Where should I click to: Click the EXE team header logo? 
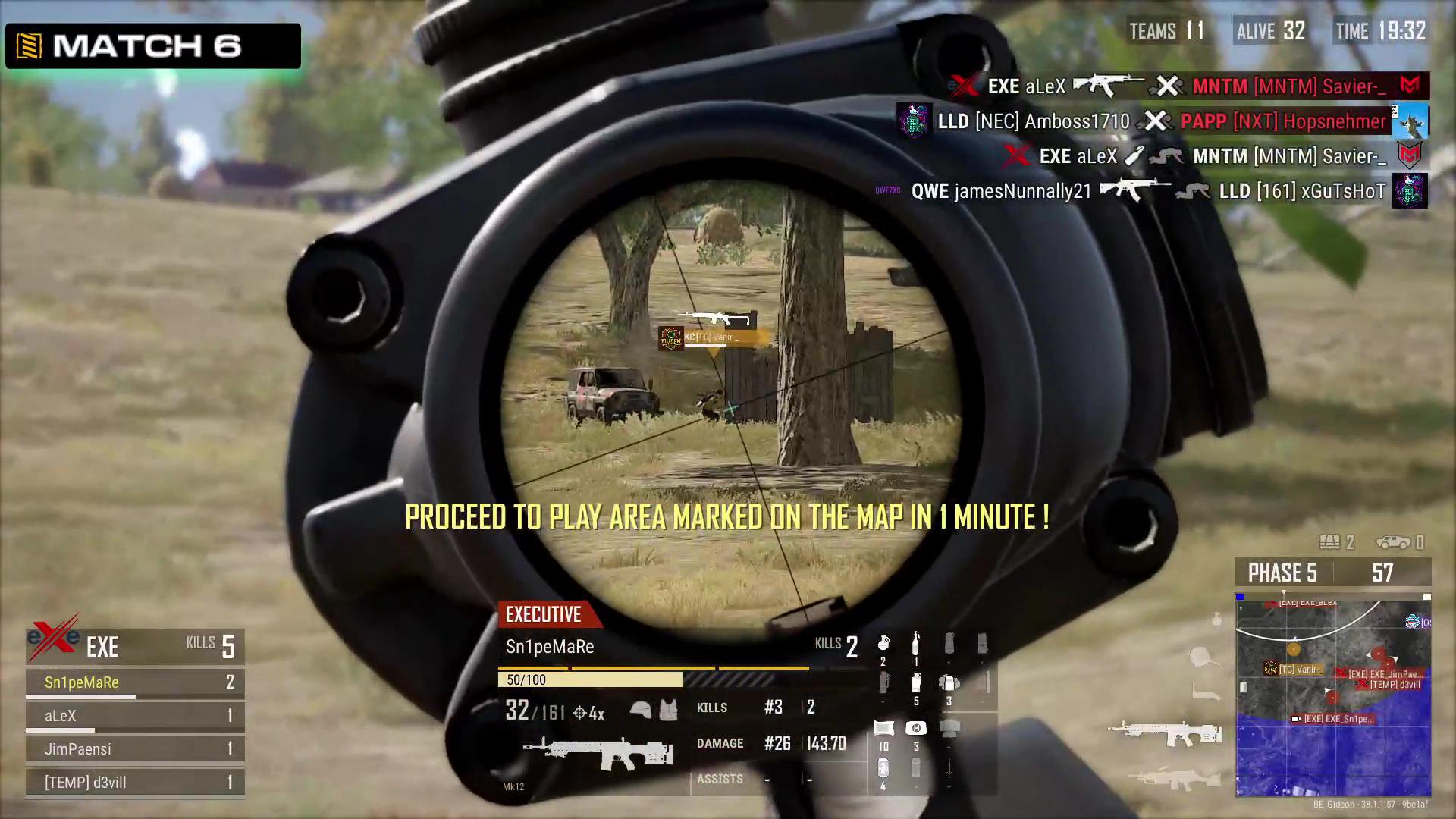[x=53, y=641]
